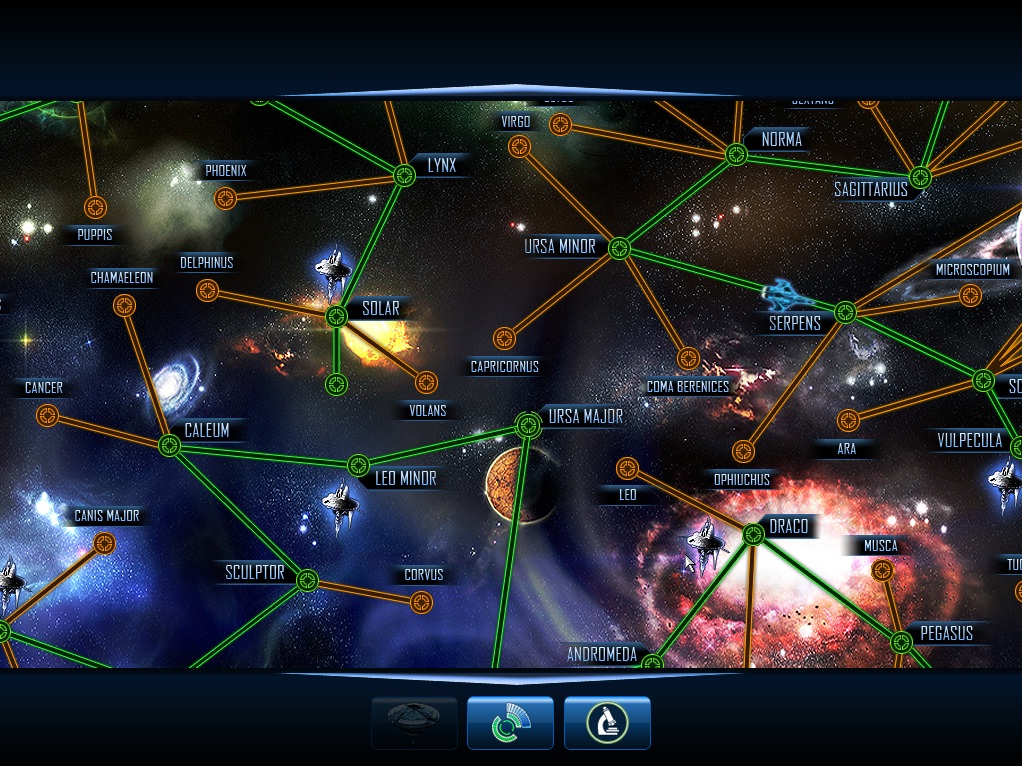Open the microscope research button

[607, 723]
